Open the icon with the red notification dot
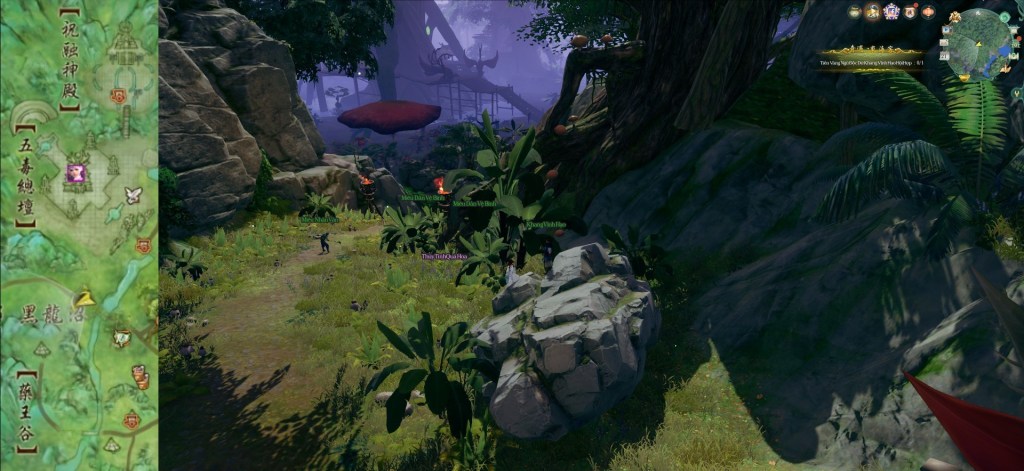1024x471 pixels. point(910,12)
